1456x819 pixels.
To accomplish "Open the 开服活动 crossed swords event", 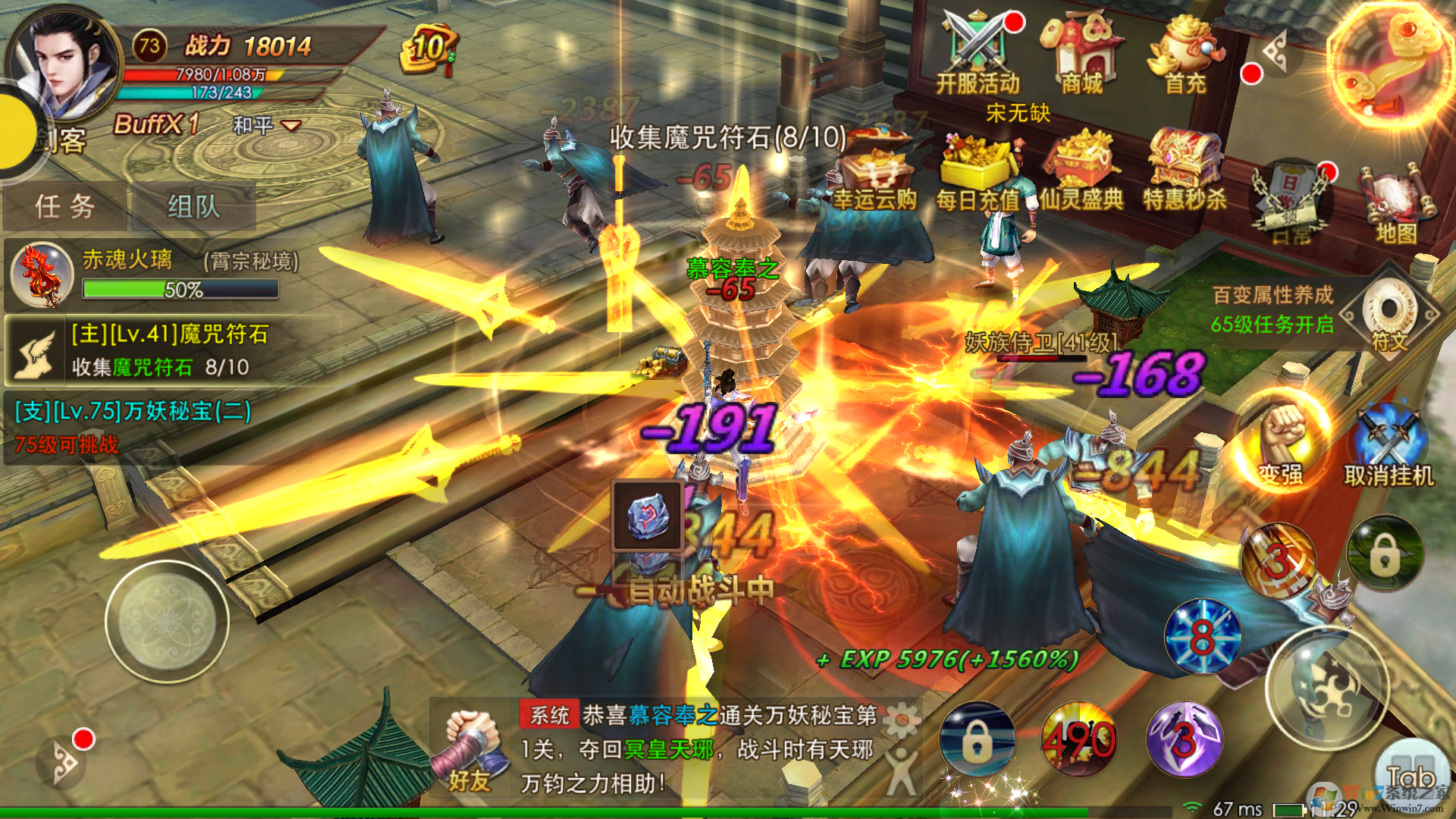I will point(977,53).
